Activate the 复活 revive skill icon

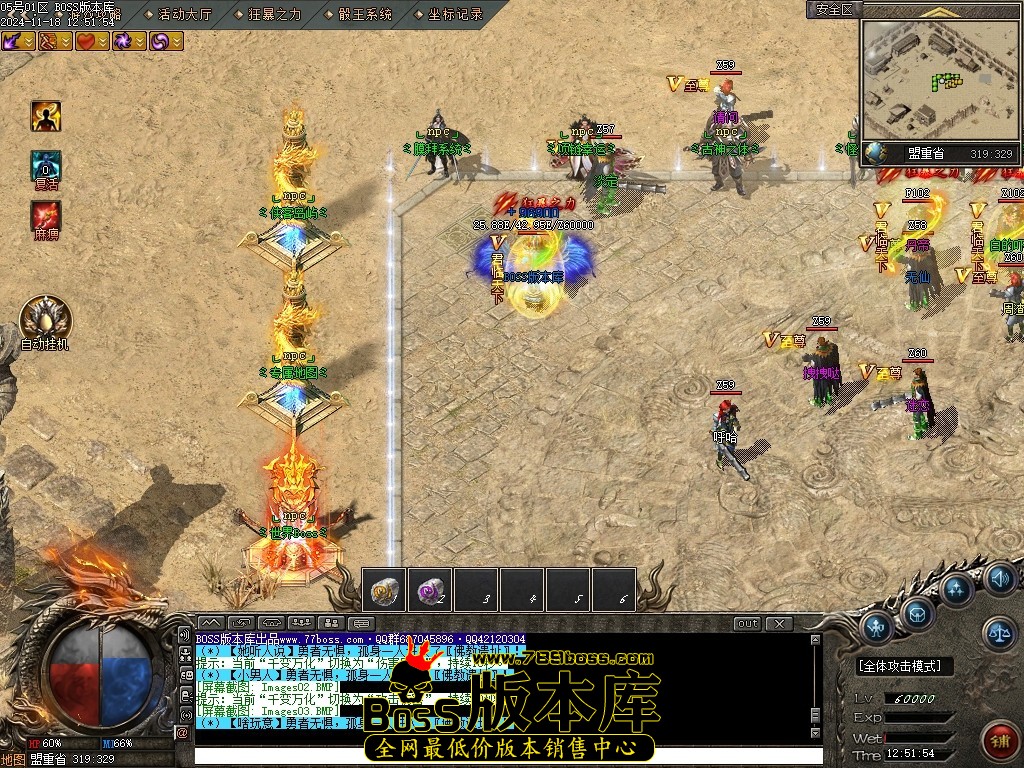click(45, 166)
